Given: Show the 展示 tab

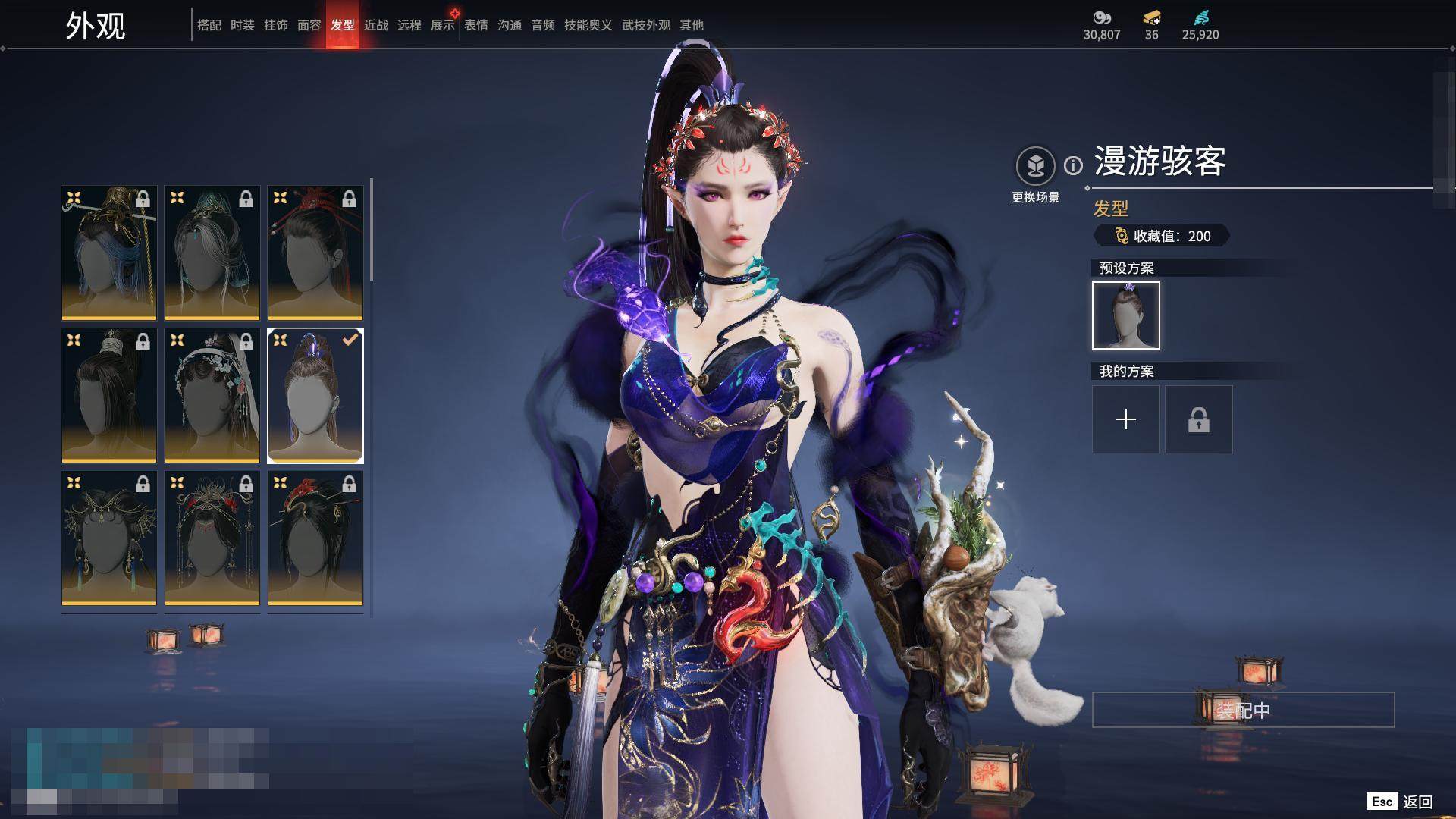Looking at the screenshot, I should (442, 25).
